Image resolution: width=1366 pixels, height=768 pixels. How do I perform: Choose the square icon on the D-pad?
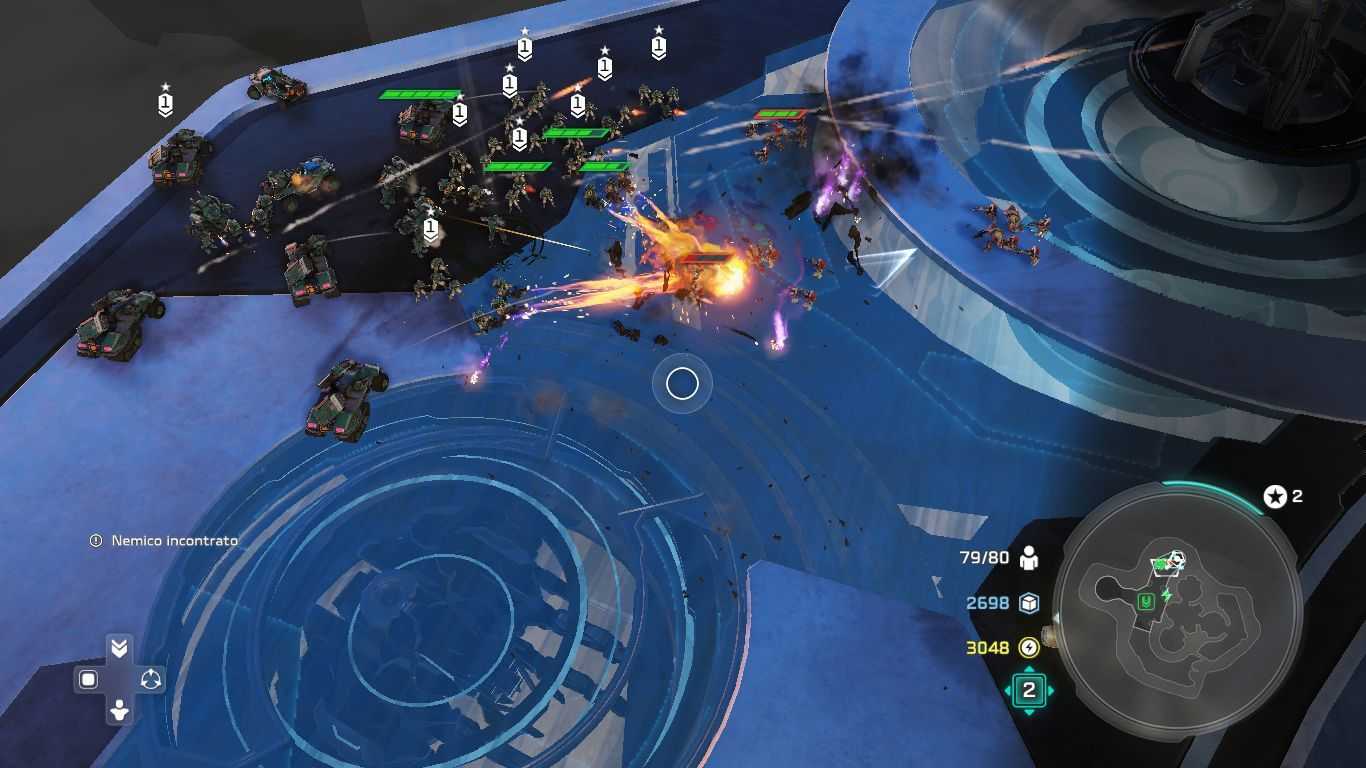pos(88,680)
